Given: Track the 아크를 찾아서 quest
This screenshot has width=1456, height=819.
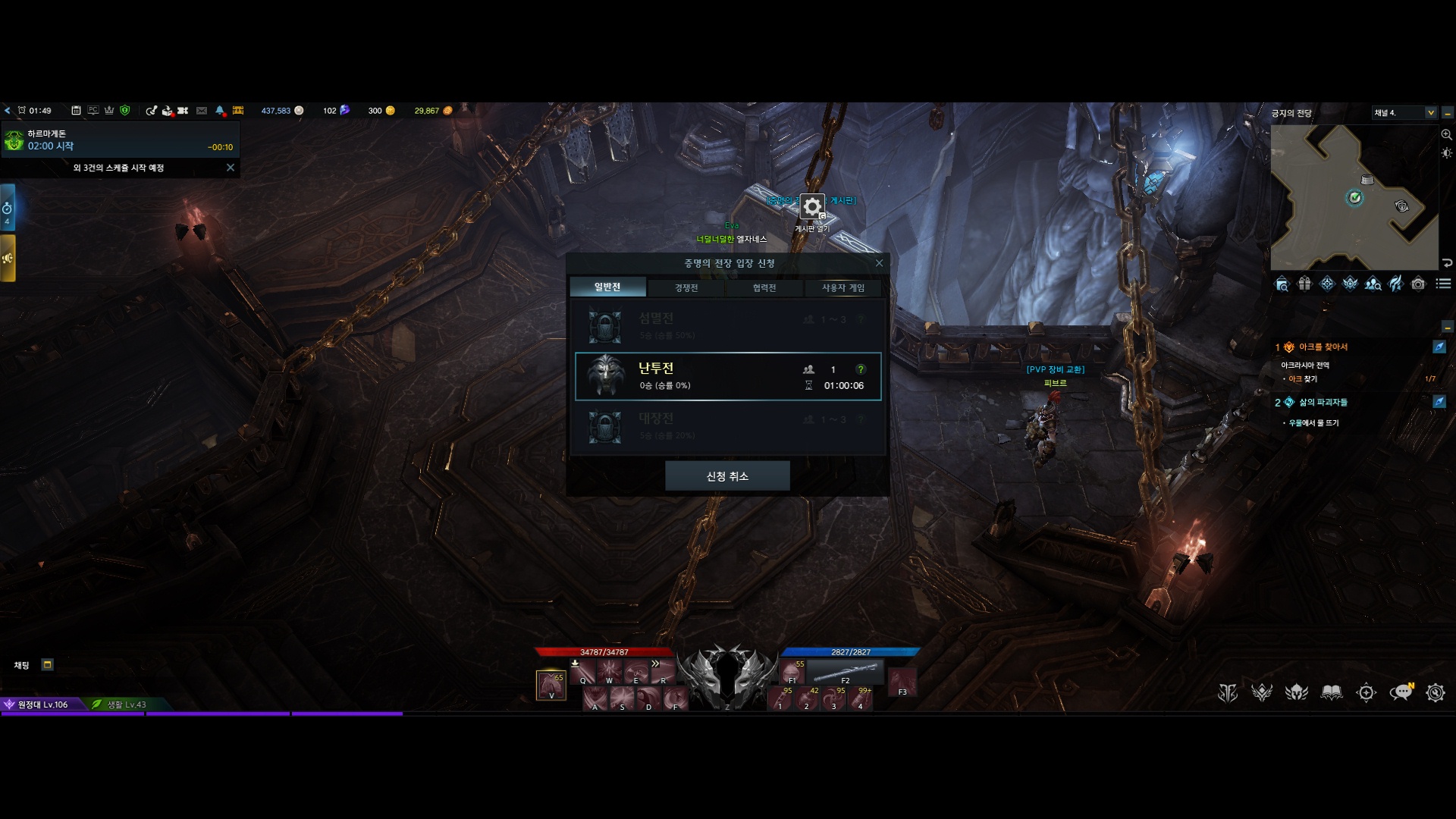Looking at the screenshot, I should [1439, 347].
